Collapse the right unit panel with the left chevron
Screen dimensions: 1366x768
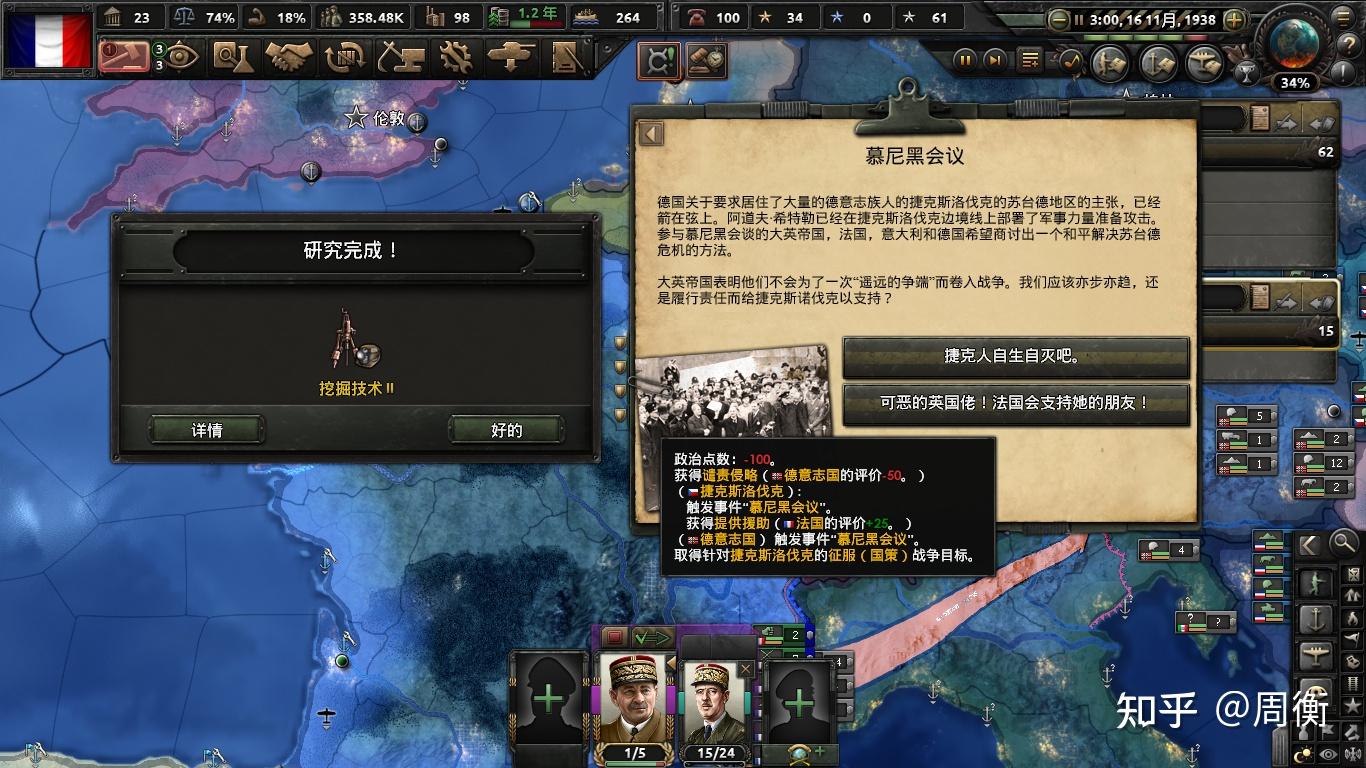tap(1308, 544)
